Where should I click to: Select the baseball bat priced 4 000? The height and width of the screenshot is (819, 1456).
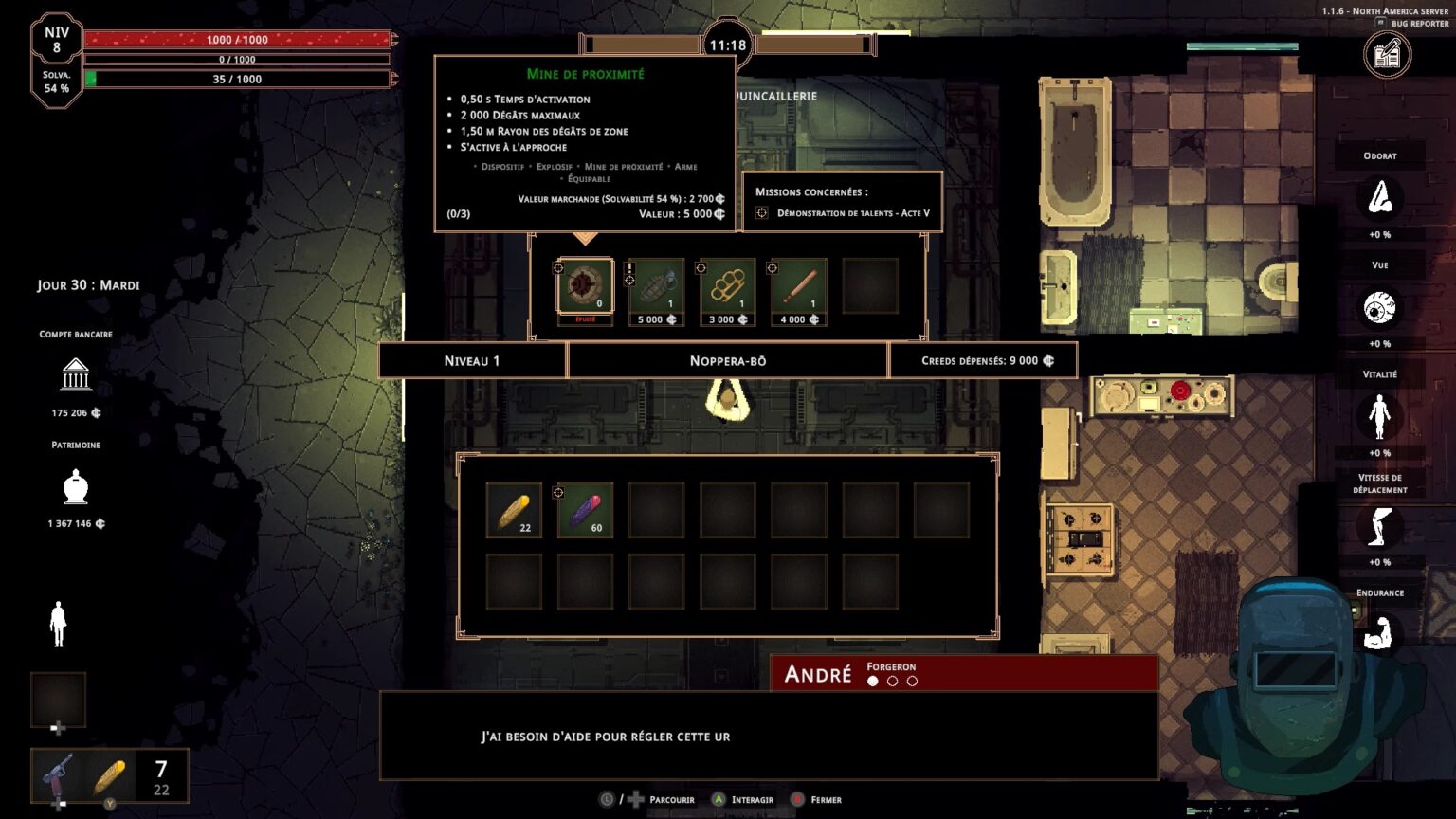pos(797,284)
